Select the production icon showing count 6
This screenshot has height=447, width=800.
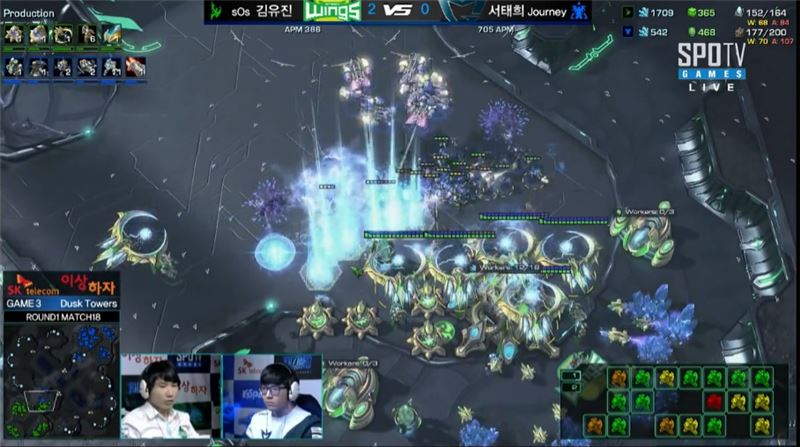click(86, 35)
